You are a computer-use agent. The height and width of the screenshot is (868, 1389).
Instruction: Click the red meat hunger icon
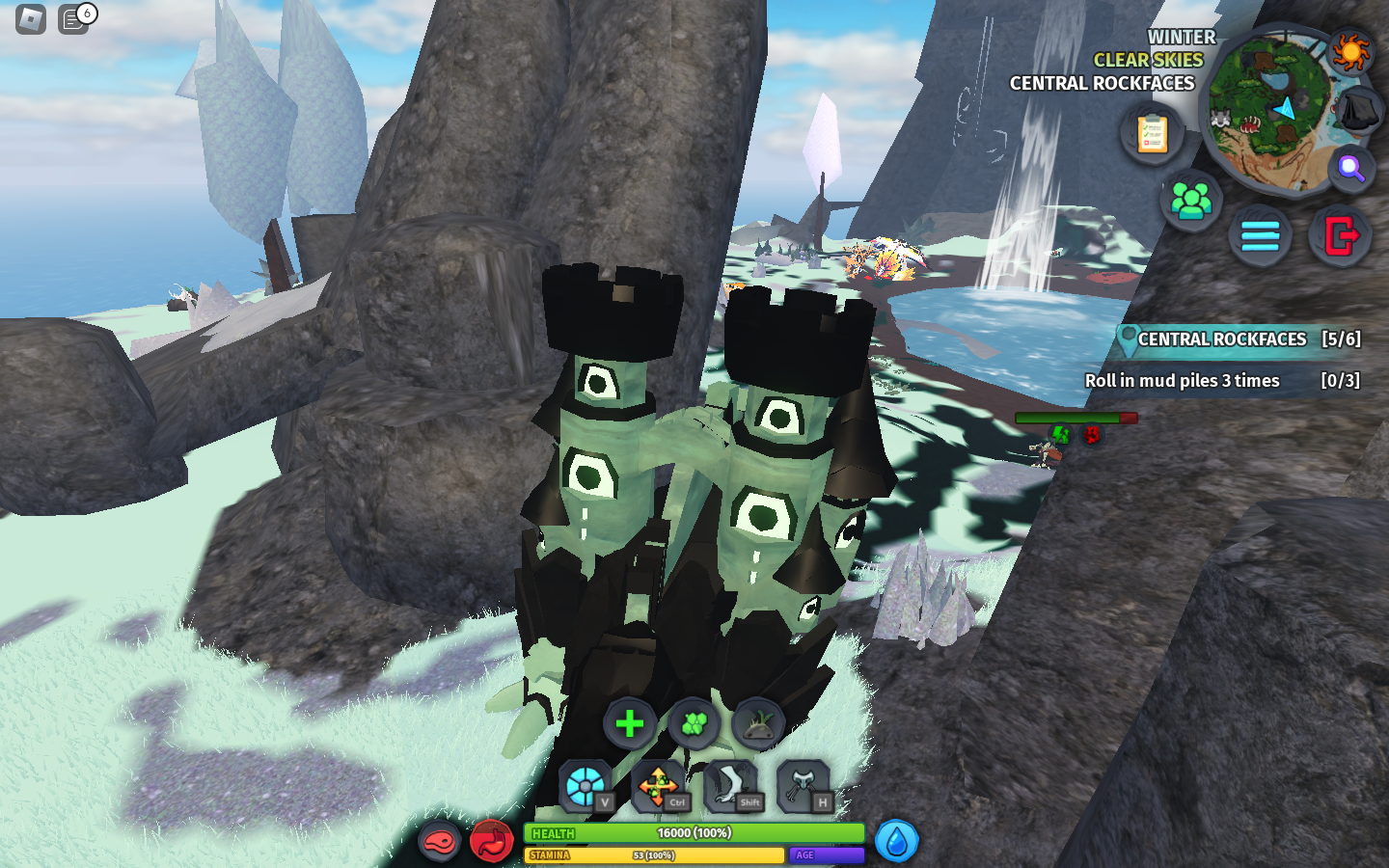pos(439,842)
